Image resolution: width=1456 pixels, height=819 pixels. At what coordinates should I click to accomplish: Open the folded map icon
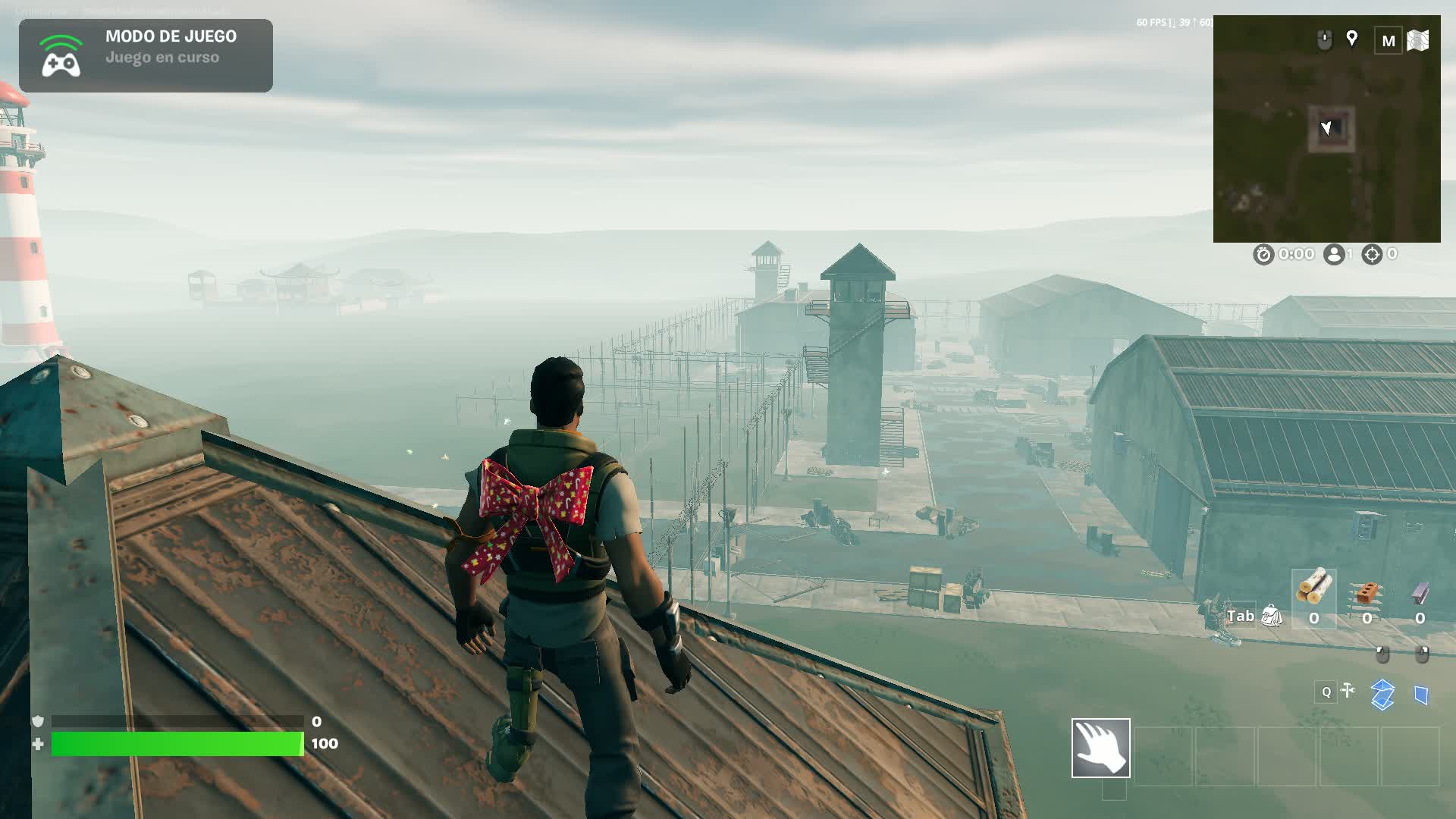point(1418,40)
